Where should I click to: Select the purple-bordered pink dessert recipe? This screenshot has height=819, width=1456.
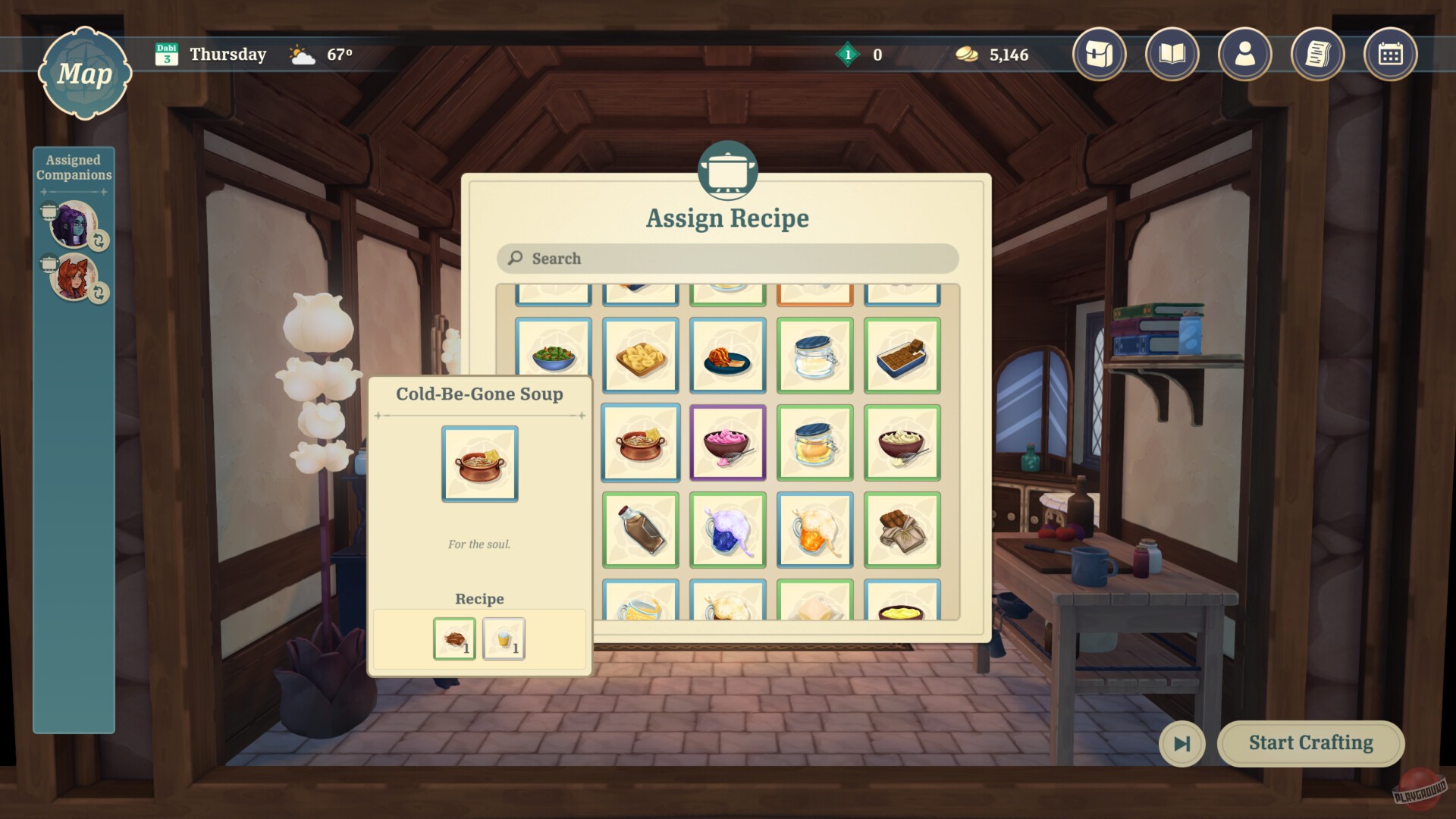[727, 443]
